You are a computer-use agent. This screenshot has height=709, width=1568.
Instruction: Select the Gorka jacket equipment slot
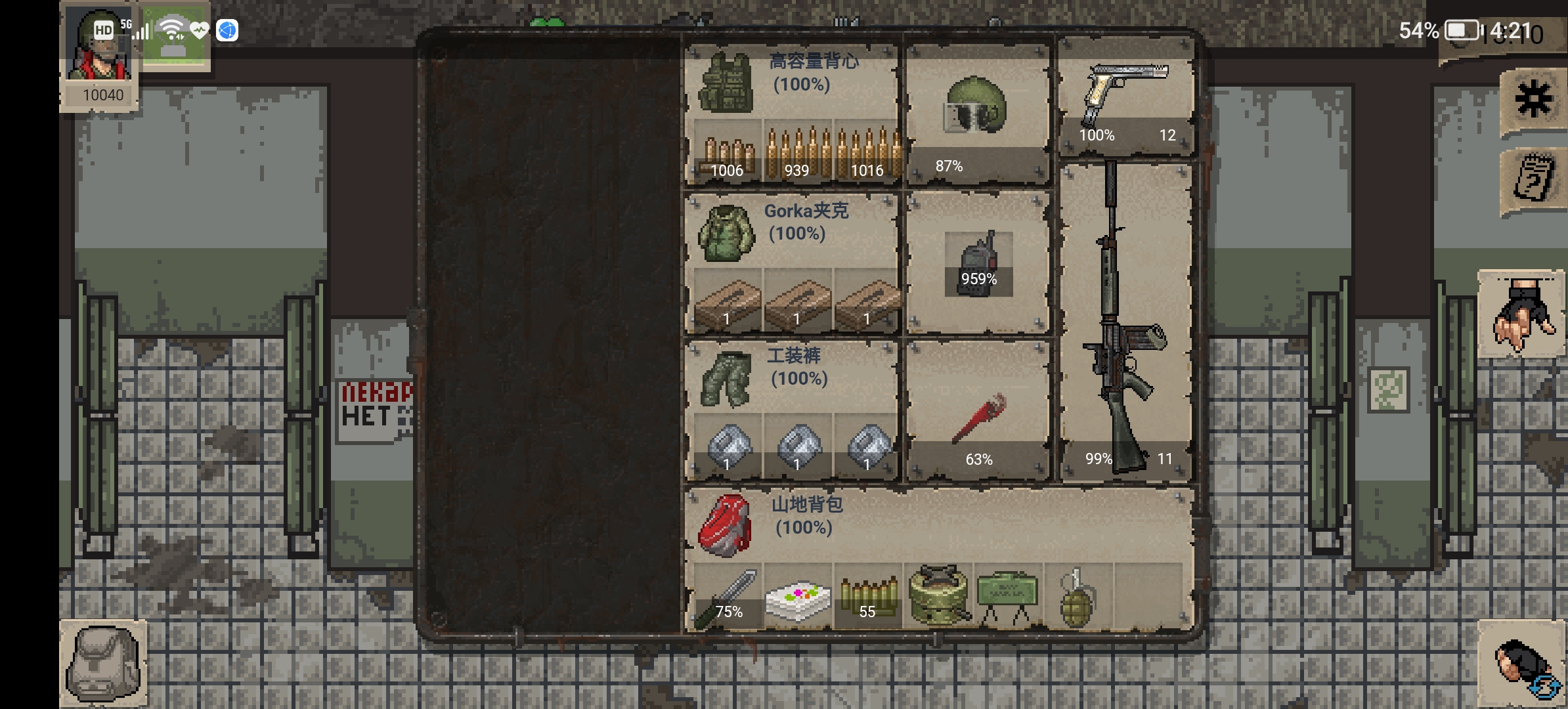pyautogui.click(x=726, y=232)
